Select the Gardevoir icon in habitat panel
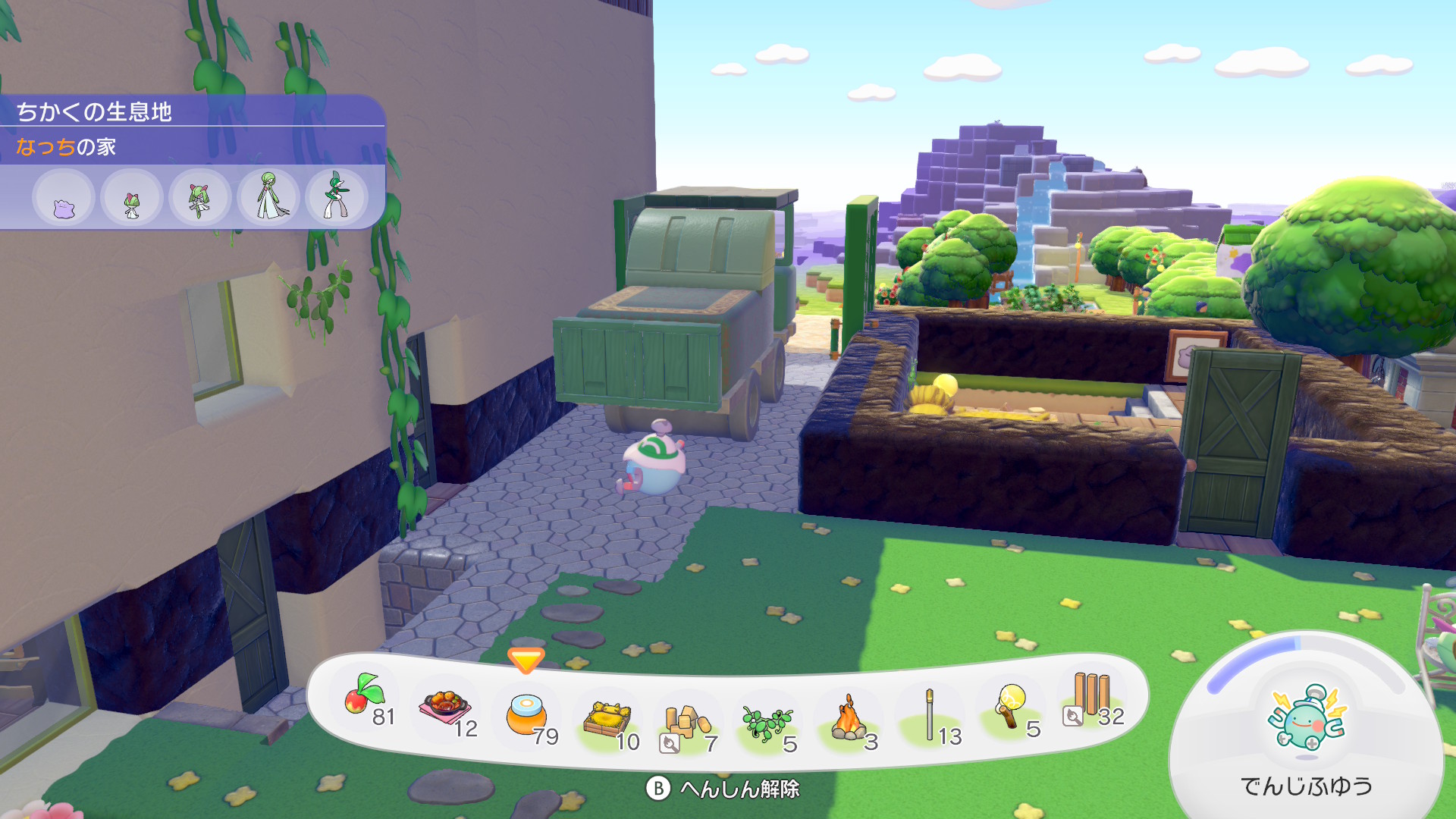Screen dimensions: 1456x819 tap(268, 197)
